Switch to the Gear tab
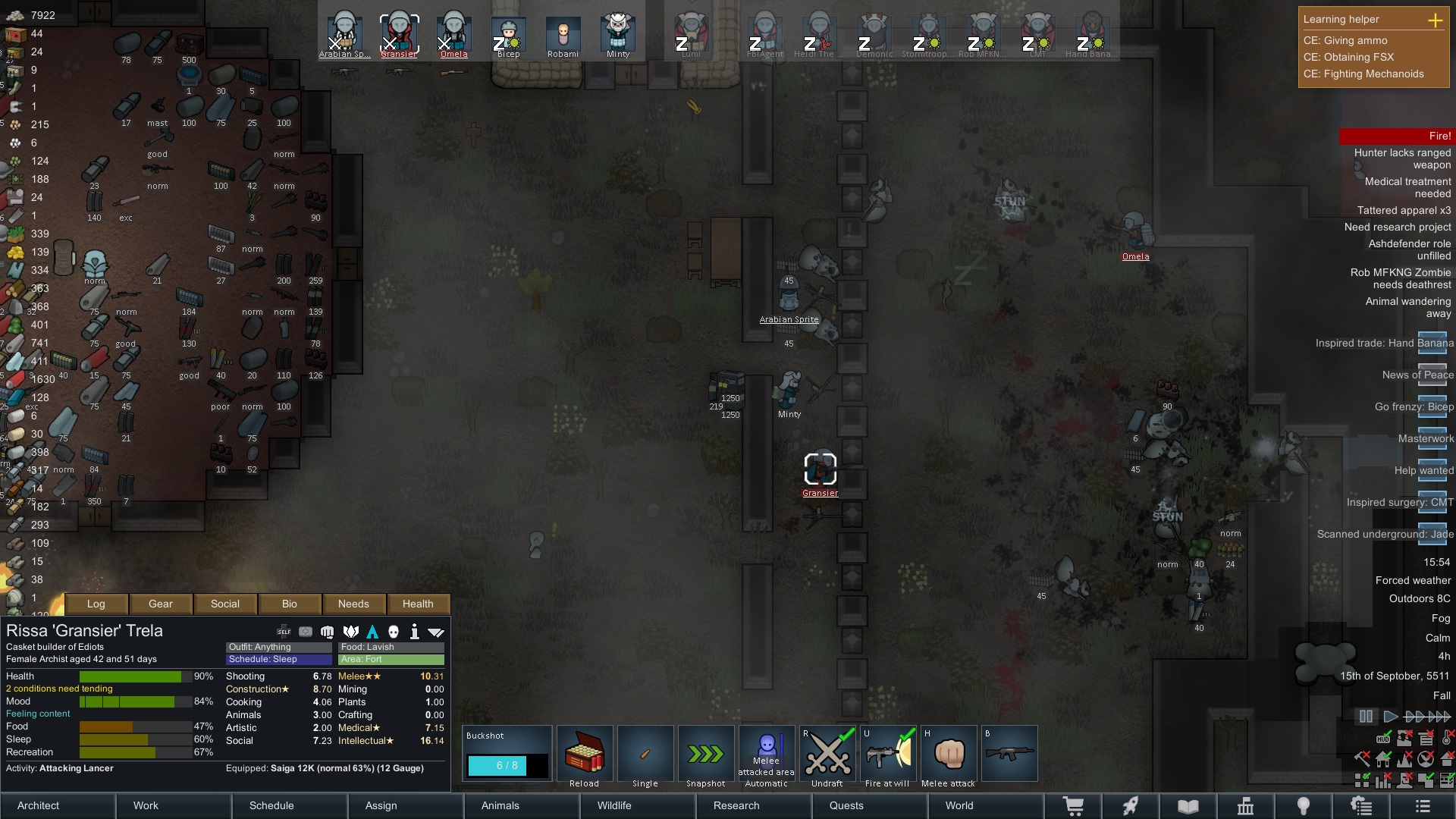The width and height of the screenshot is (1456, 819). point(161,604)
